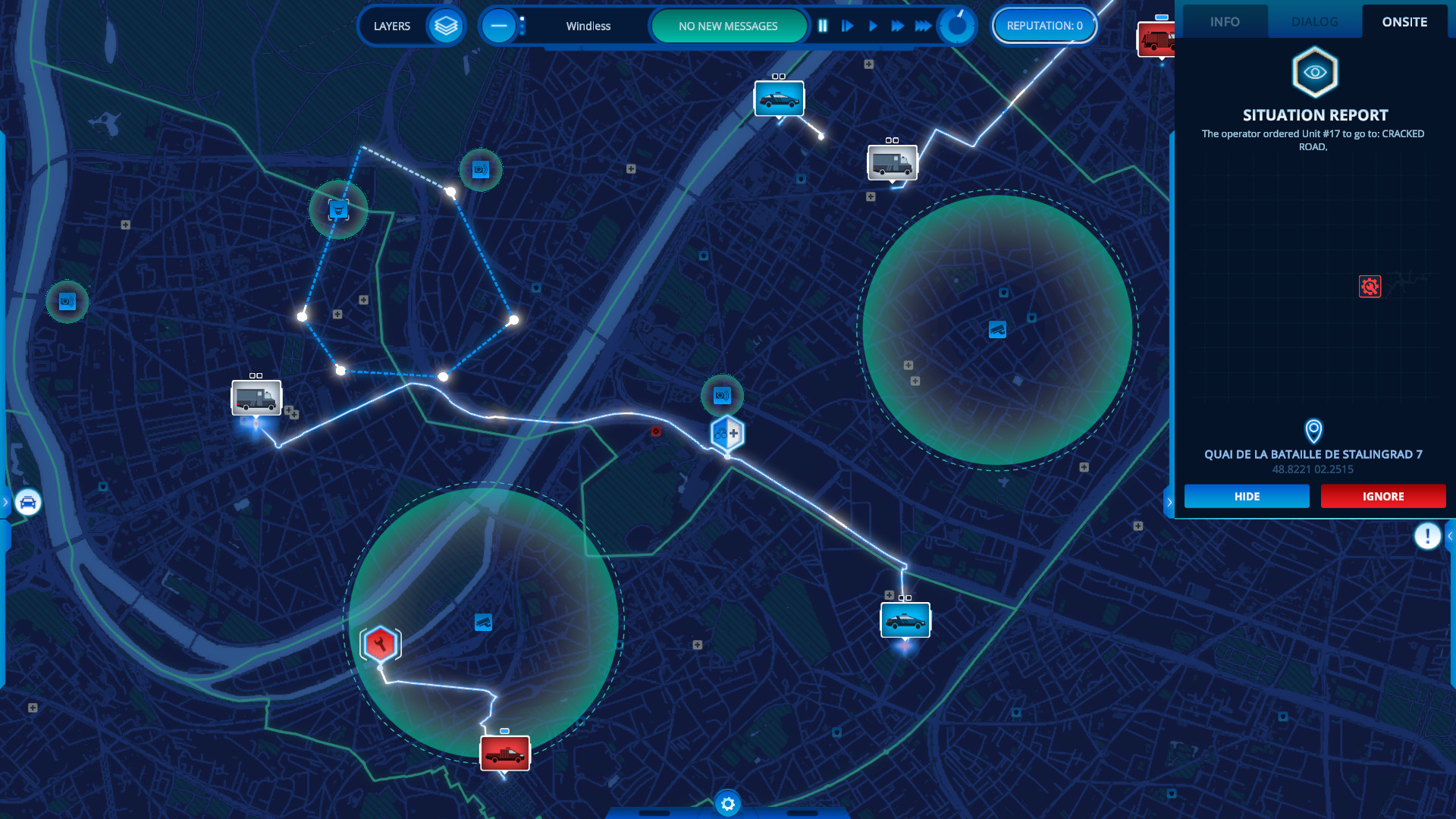Click the alert exclamation badge on the right edge
The height and width of the screenshot is (819, 1456).
tap(1427, 536)
